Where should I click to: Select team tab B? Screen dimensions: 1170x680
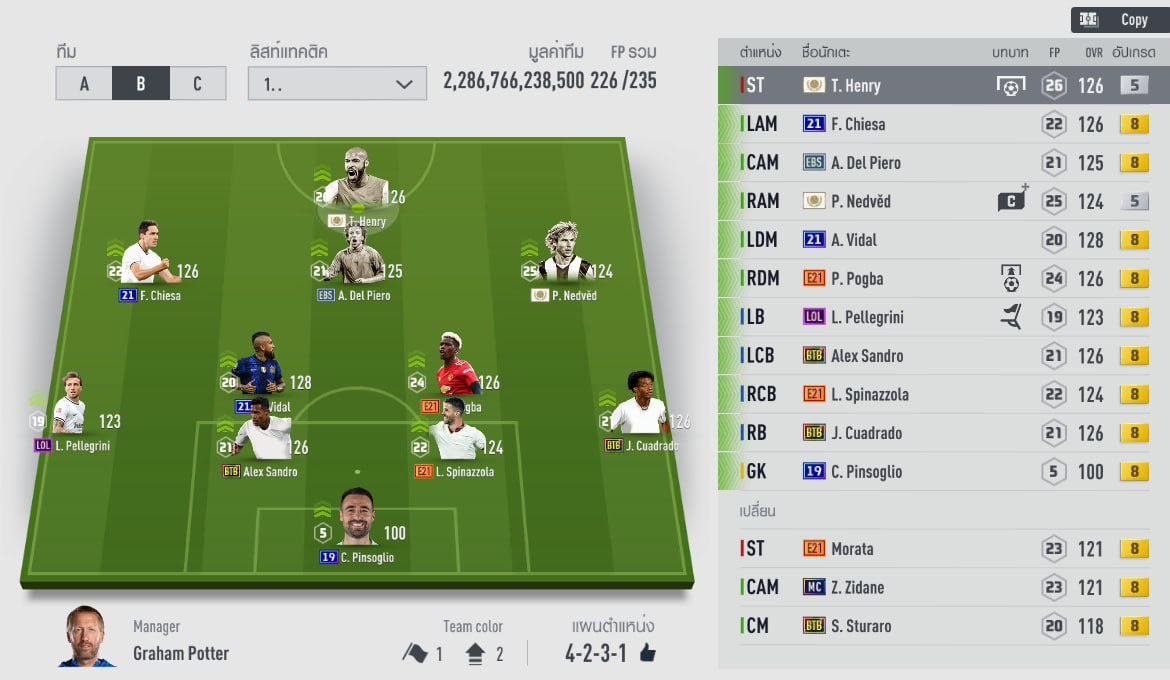click(140, 84)
